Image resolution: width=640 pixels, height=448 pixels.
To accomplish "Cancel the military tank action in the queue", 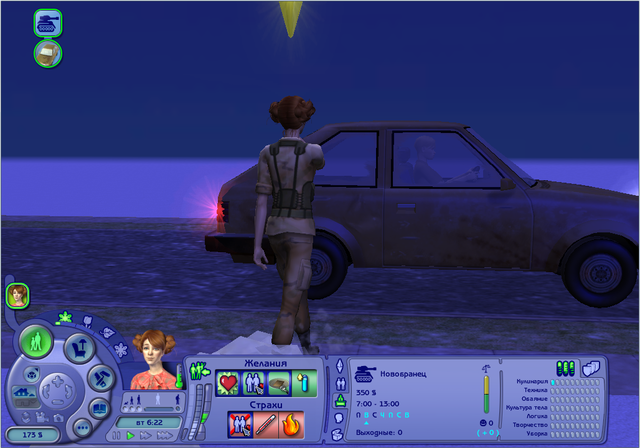I will (x=48, y=21).
